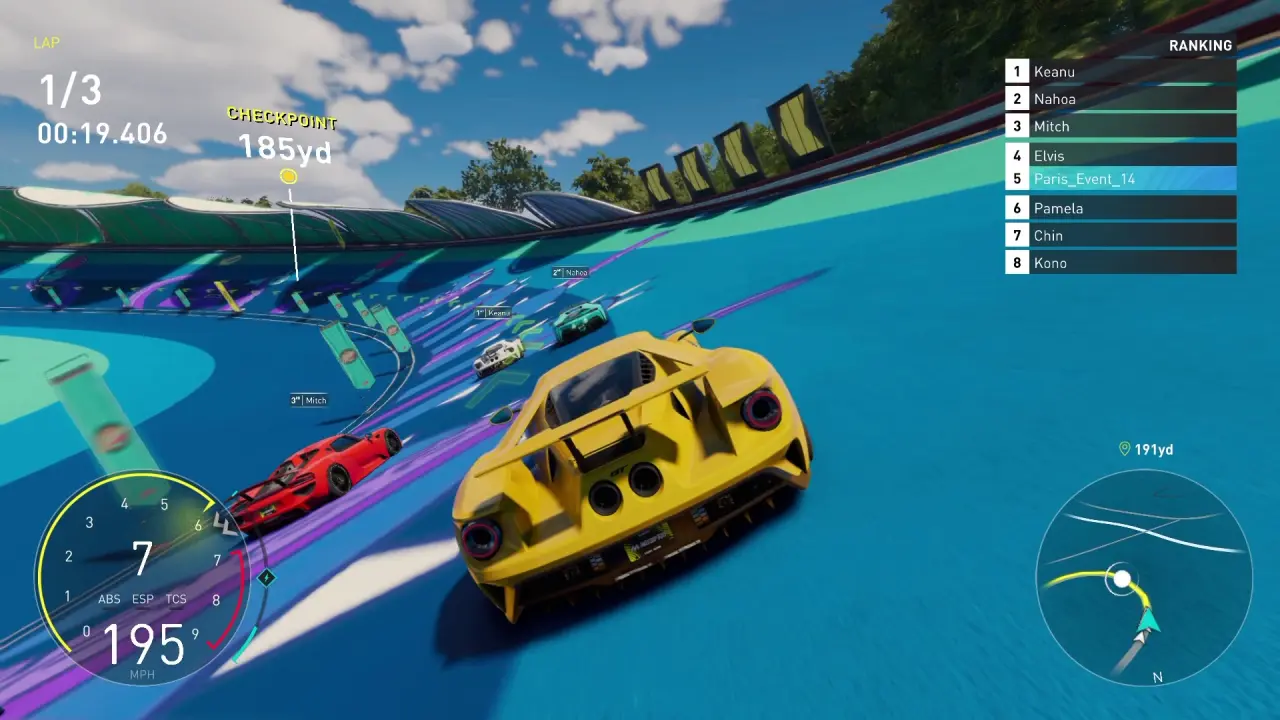The width and height of the screenshot is (1280, 720).
Task: Select Nahoa's ranking row
Action: (1120, 98)
